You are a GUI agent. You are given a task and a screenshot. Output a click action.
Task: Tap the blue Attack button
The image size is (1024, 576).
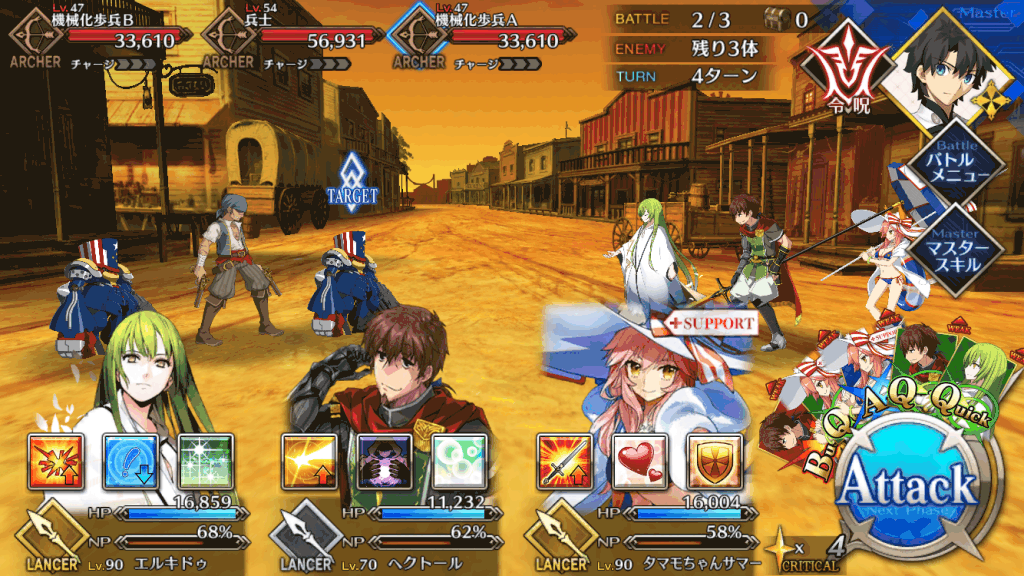pyautogui.click(x=906, y=489)
